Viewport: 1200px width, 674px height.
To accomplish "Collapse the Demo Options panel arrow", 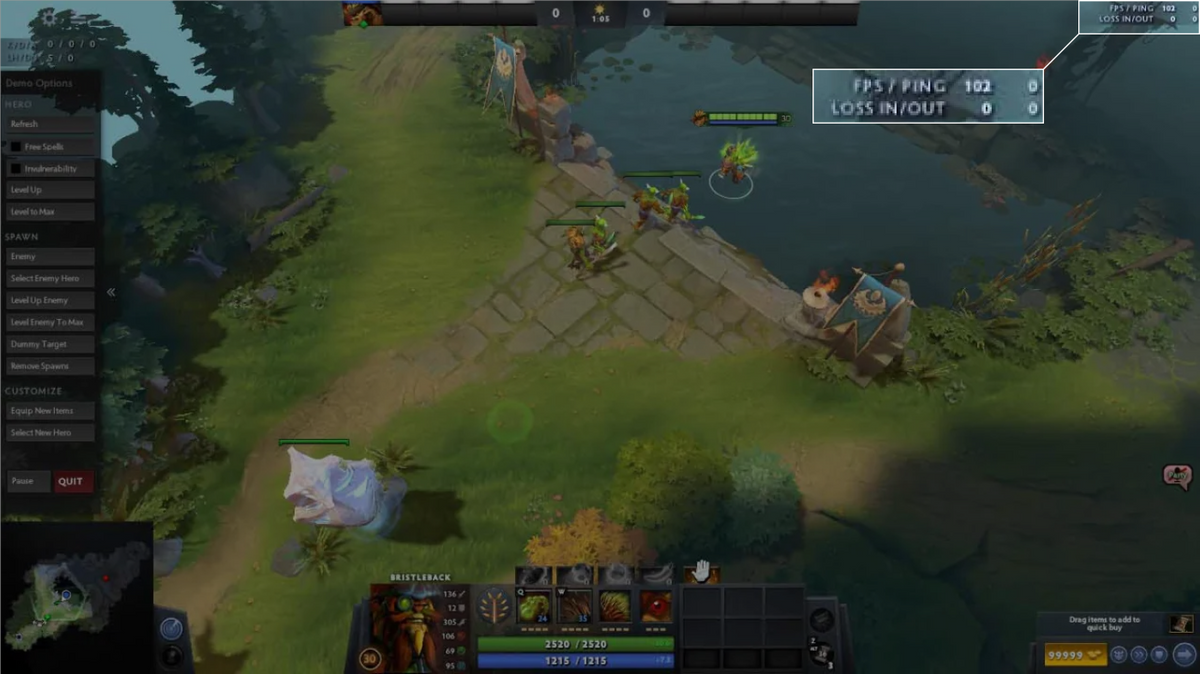I will (111, 293).
